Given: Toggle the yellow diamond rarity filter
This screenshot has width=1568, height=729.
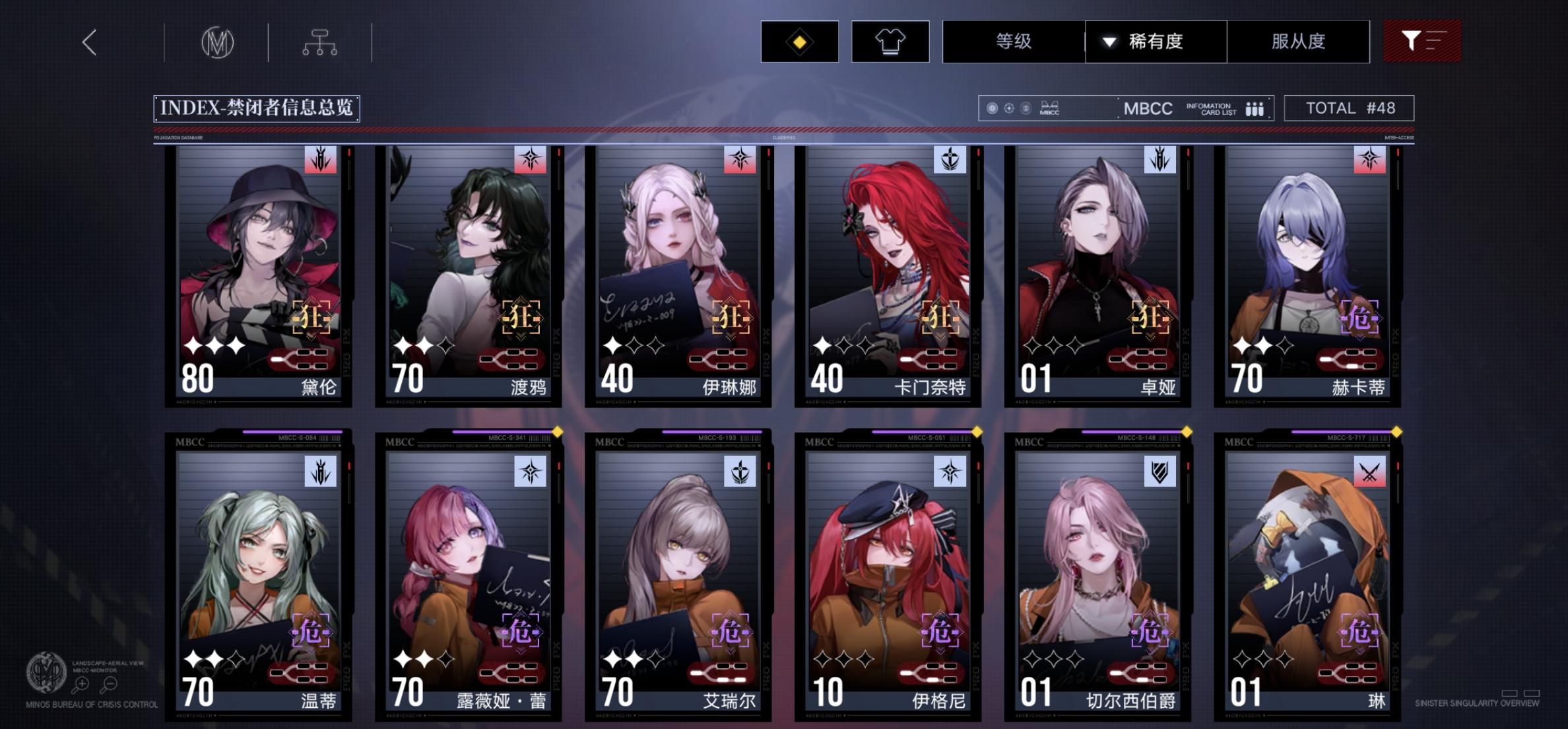Looking at the screenshot, I should coord(800,42).
